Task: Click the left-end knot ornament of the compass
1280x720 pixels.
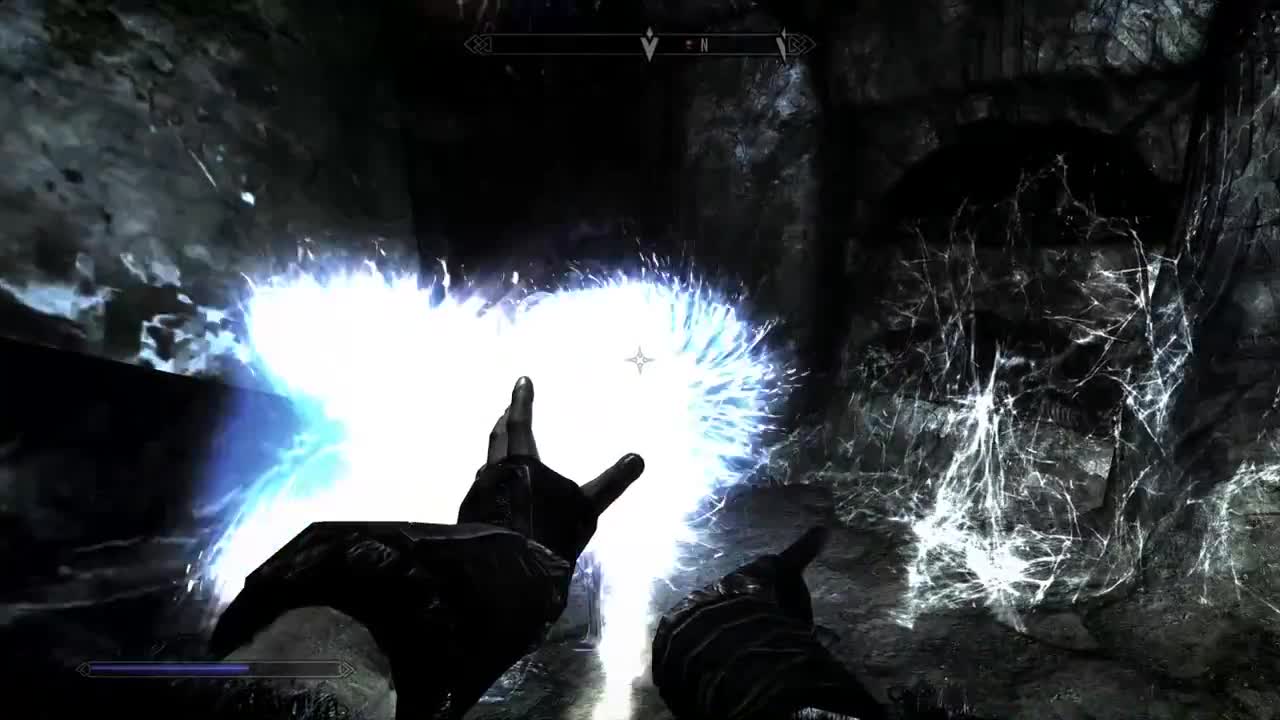Action: 480,45
